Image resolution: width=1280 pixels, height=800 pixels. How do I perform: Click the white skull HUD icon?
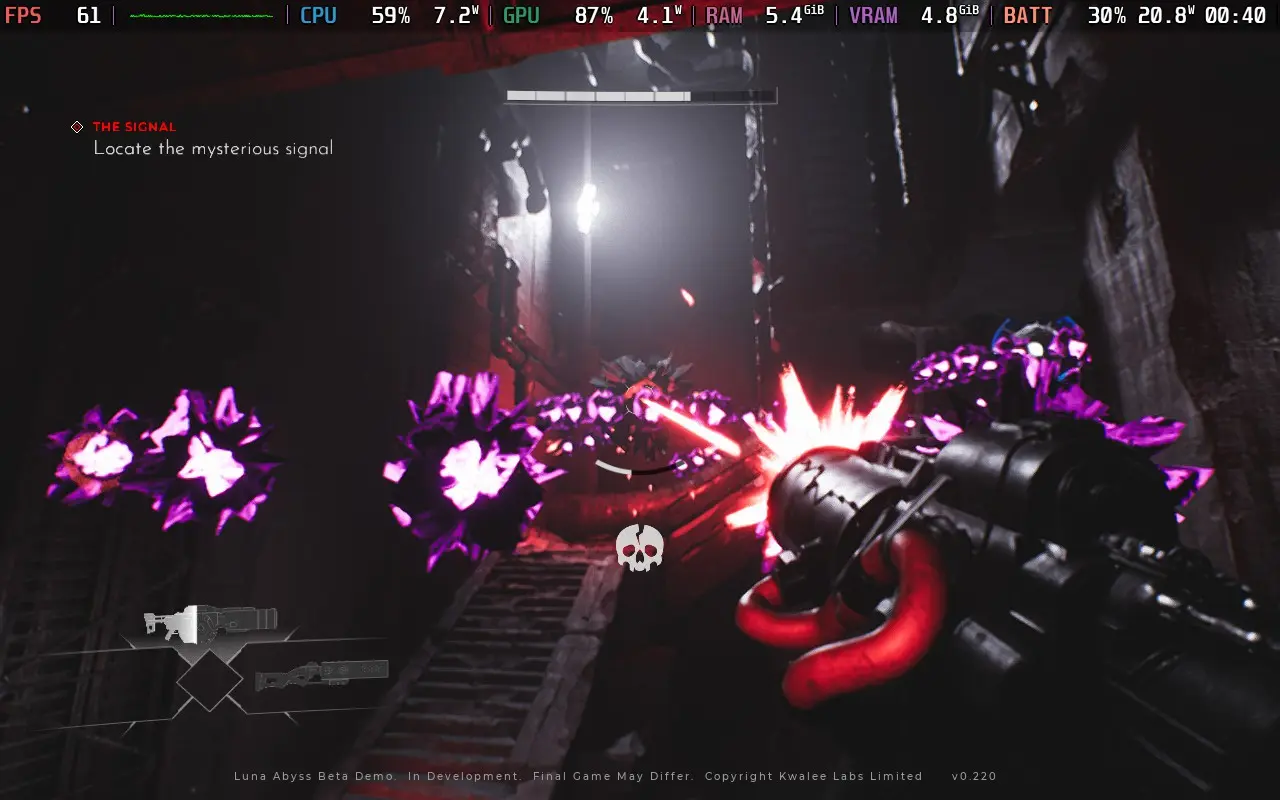[x=640, y=547]
